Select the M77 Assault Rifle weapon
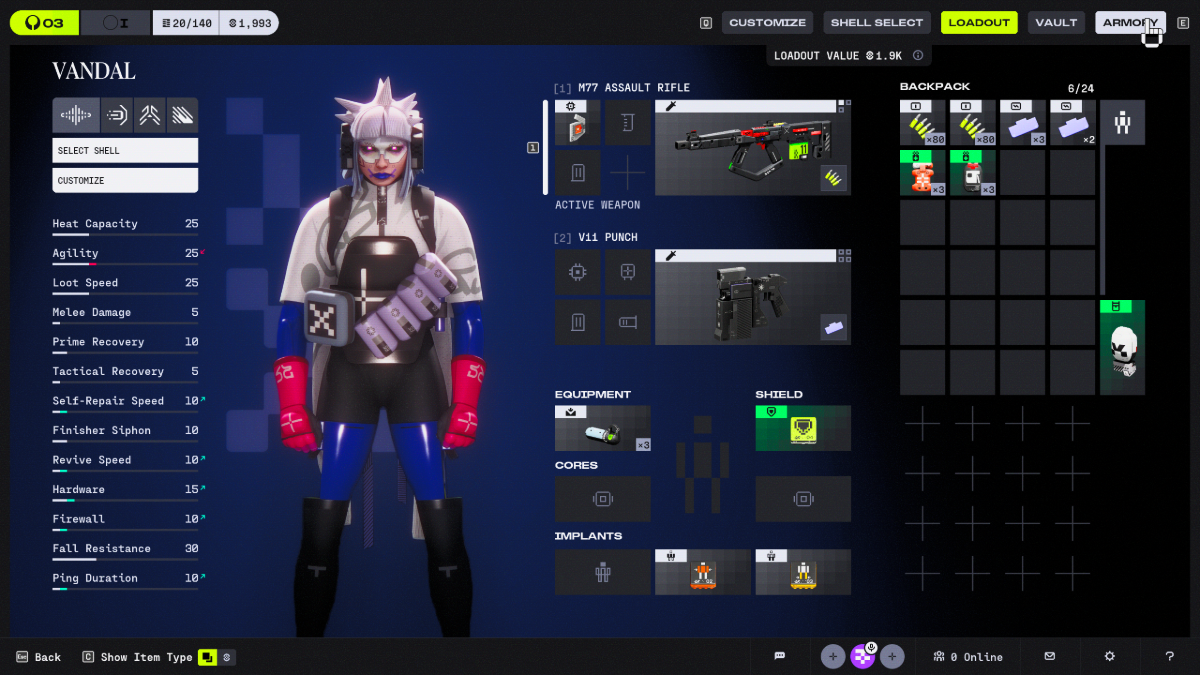Screen dimensions: 1200x675 [752, 148]
